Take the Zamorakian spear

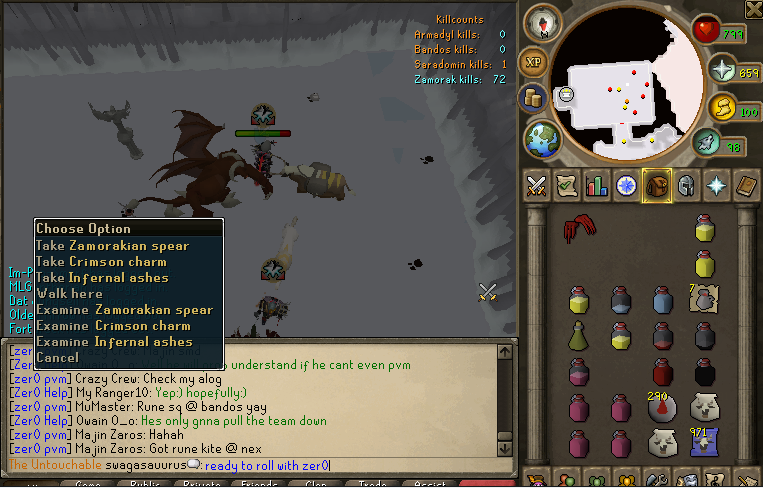[112, 245]
